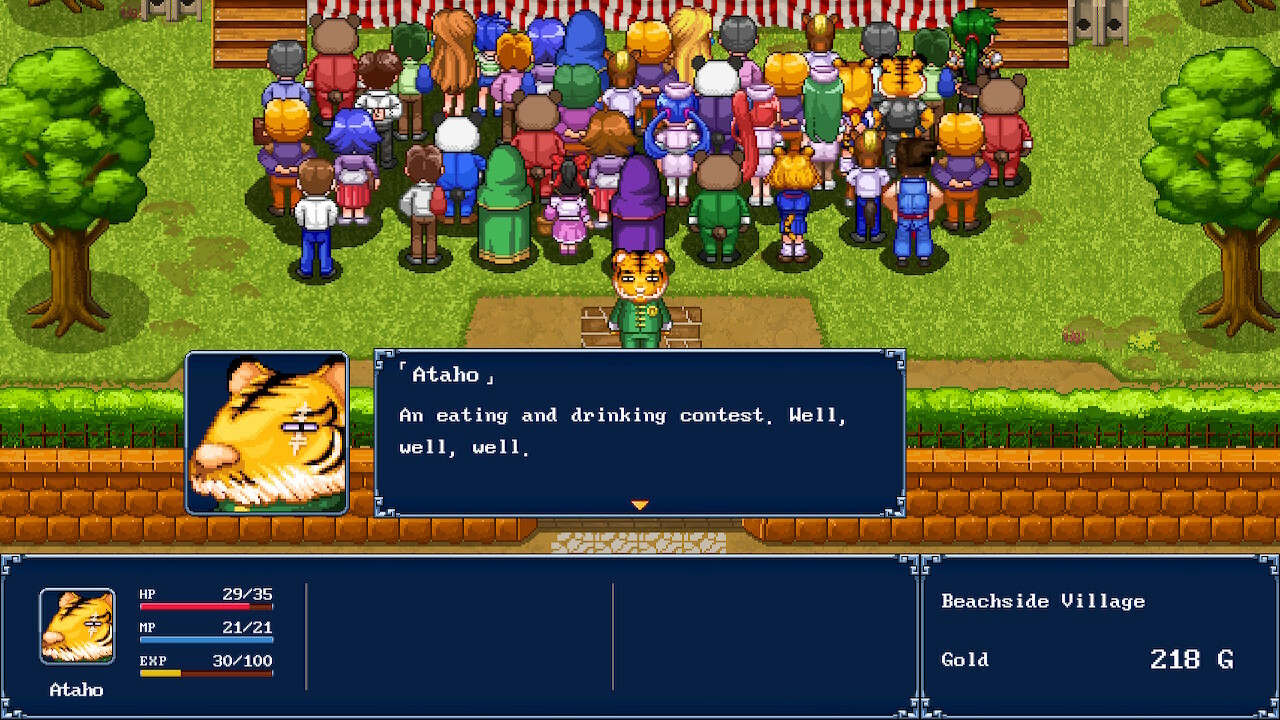Select Ataho's portrait in the party panel
The height and width of the screenshot is (720, 1280).
(x=77, y=626)
